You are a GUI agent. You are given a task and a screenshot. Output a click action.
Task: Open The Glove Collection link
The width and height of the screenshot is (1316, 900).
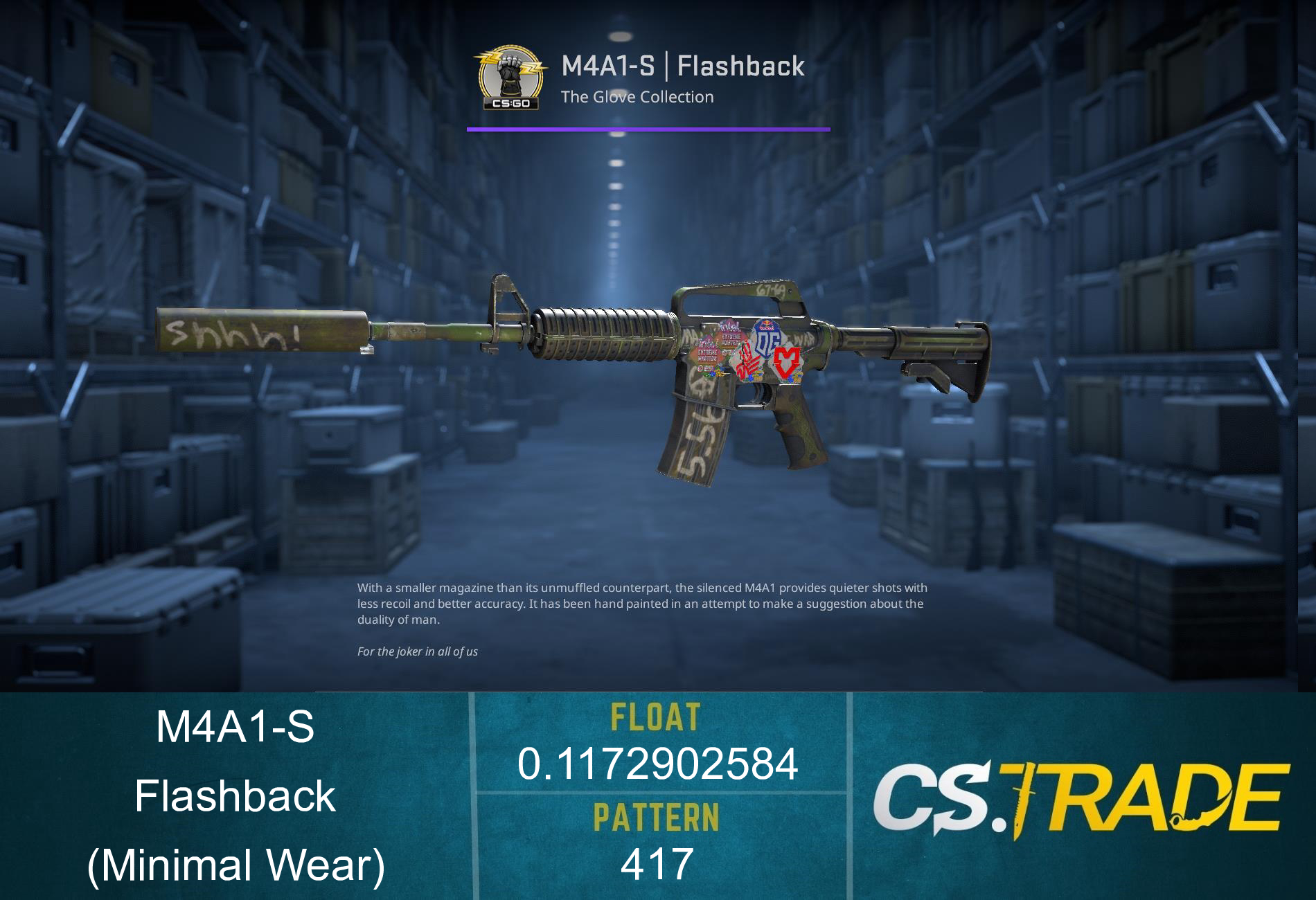point(637,97)
